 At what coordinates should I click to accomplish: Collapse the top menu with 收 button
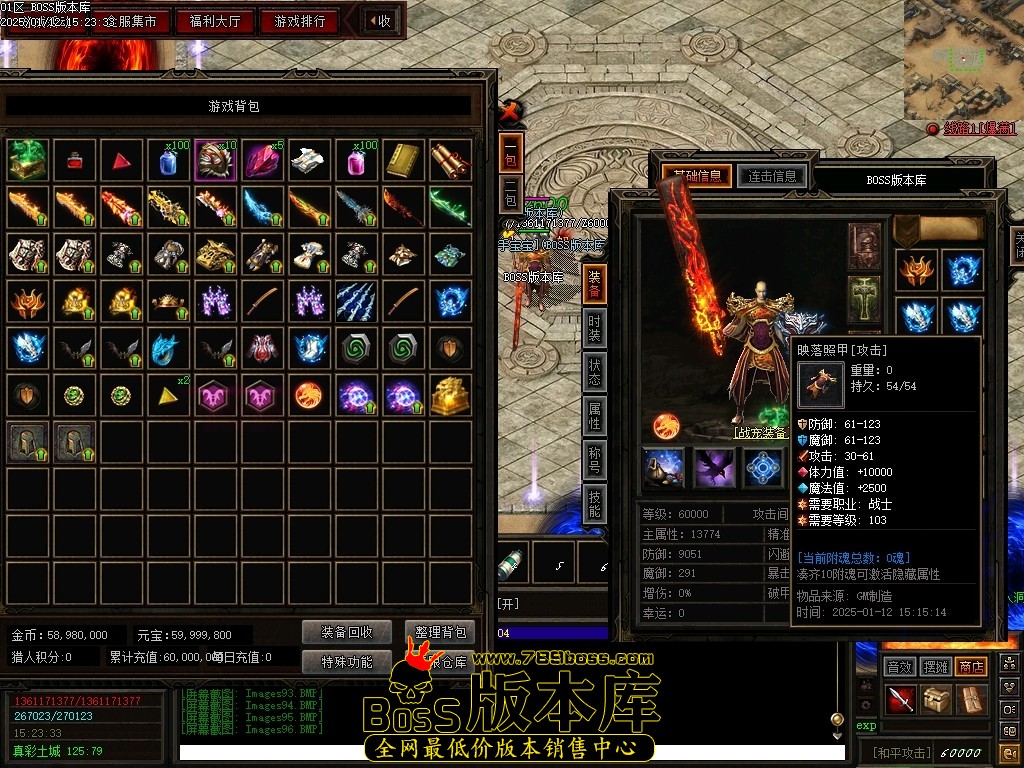(x=380, y=21)
